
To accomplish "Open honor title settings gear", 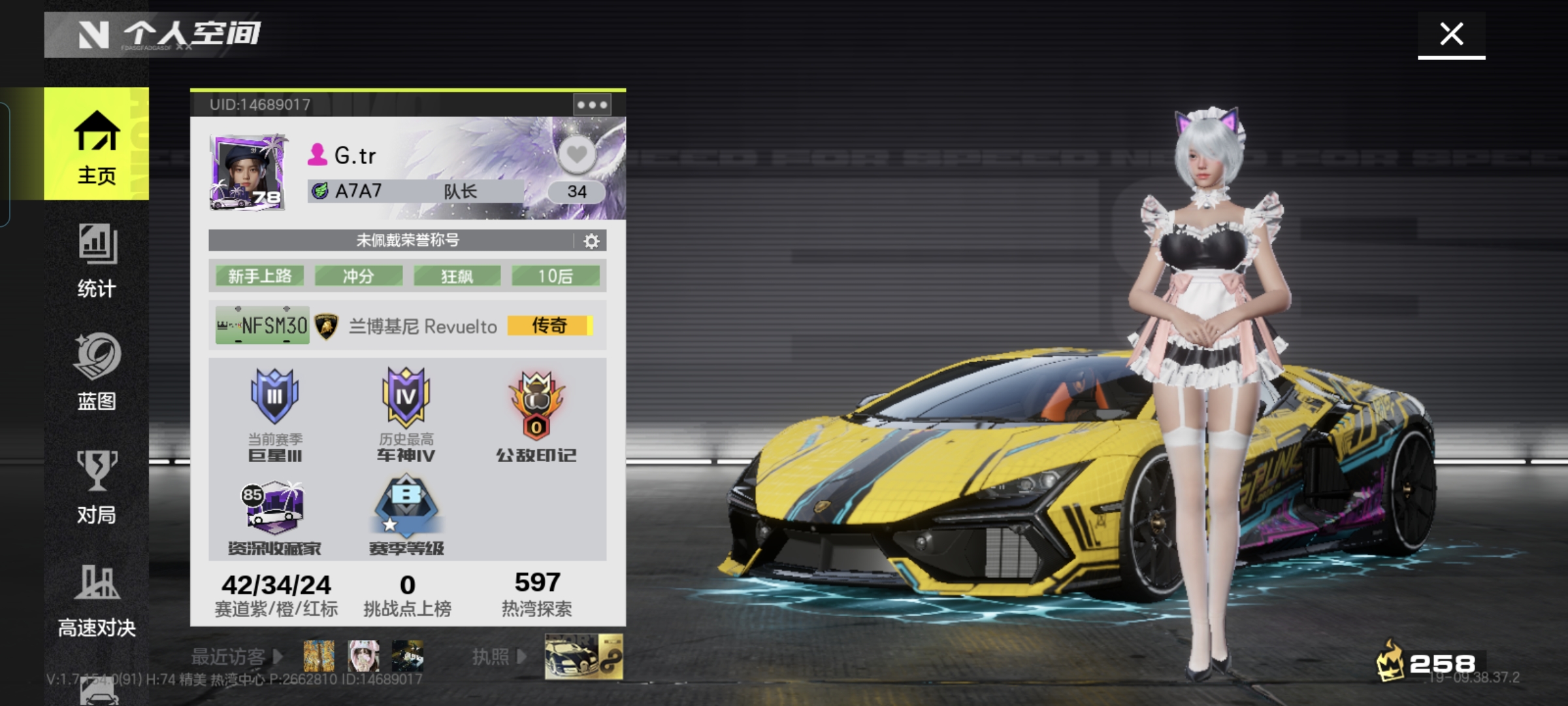I will (591, 241).
